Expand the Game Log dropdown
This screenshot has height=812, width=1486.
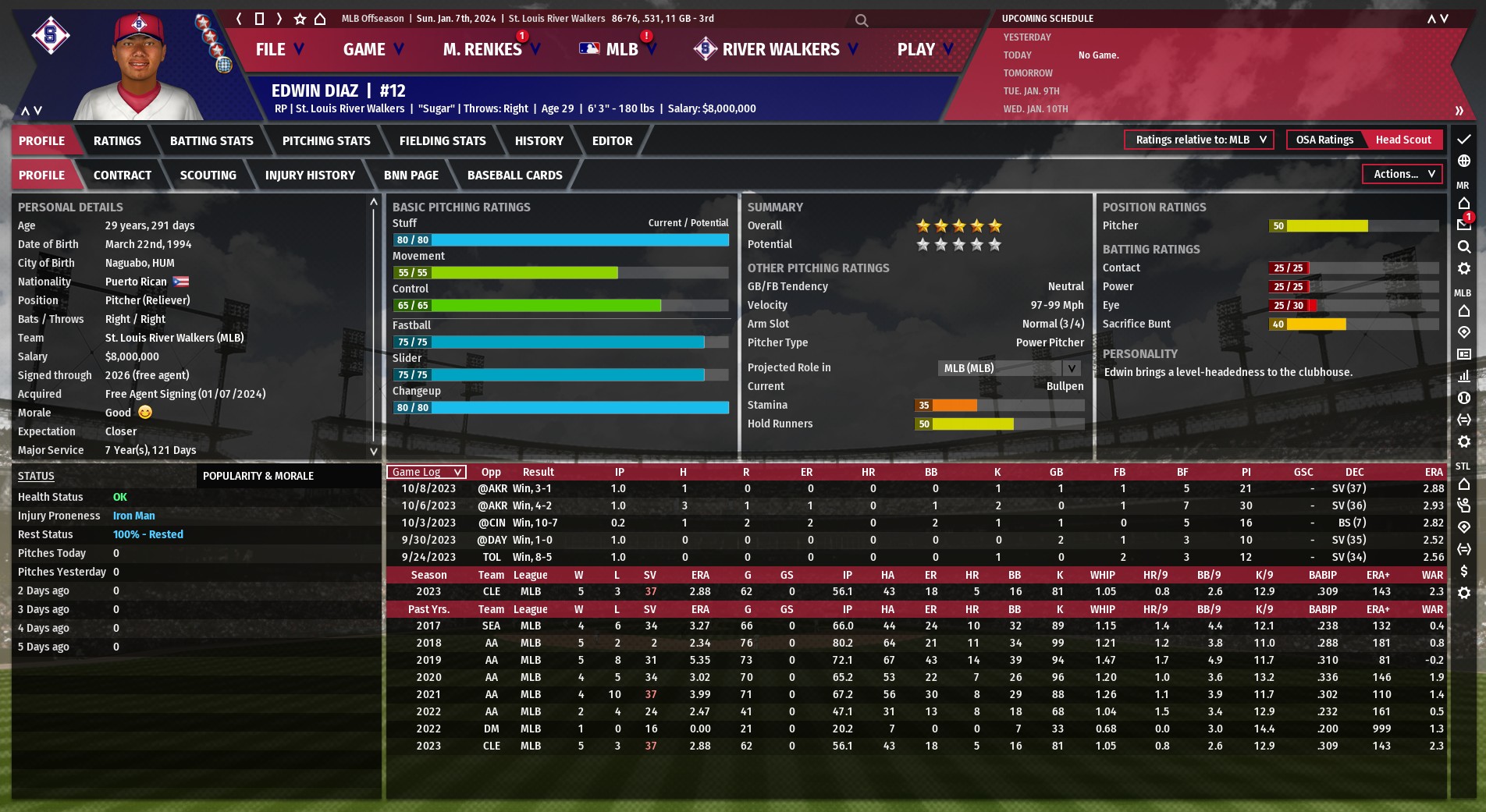426,472
